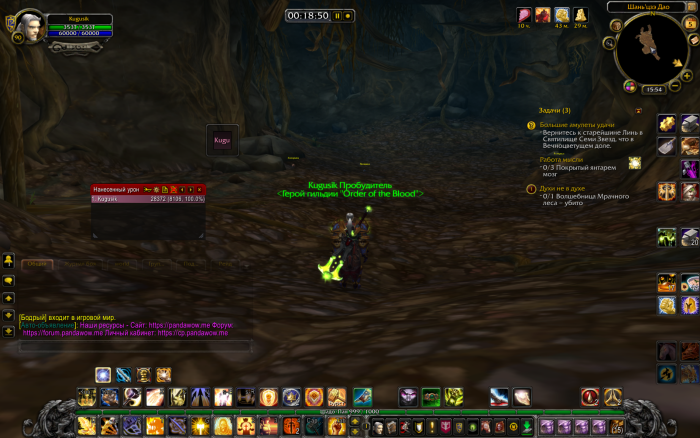Click the pink buff icon with 10 ч.
Viewport: 700px width, 438px height.
524,14
